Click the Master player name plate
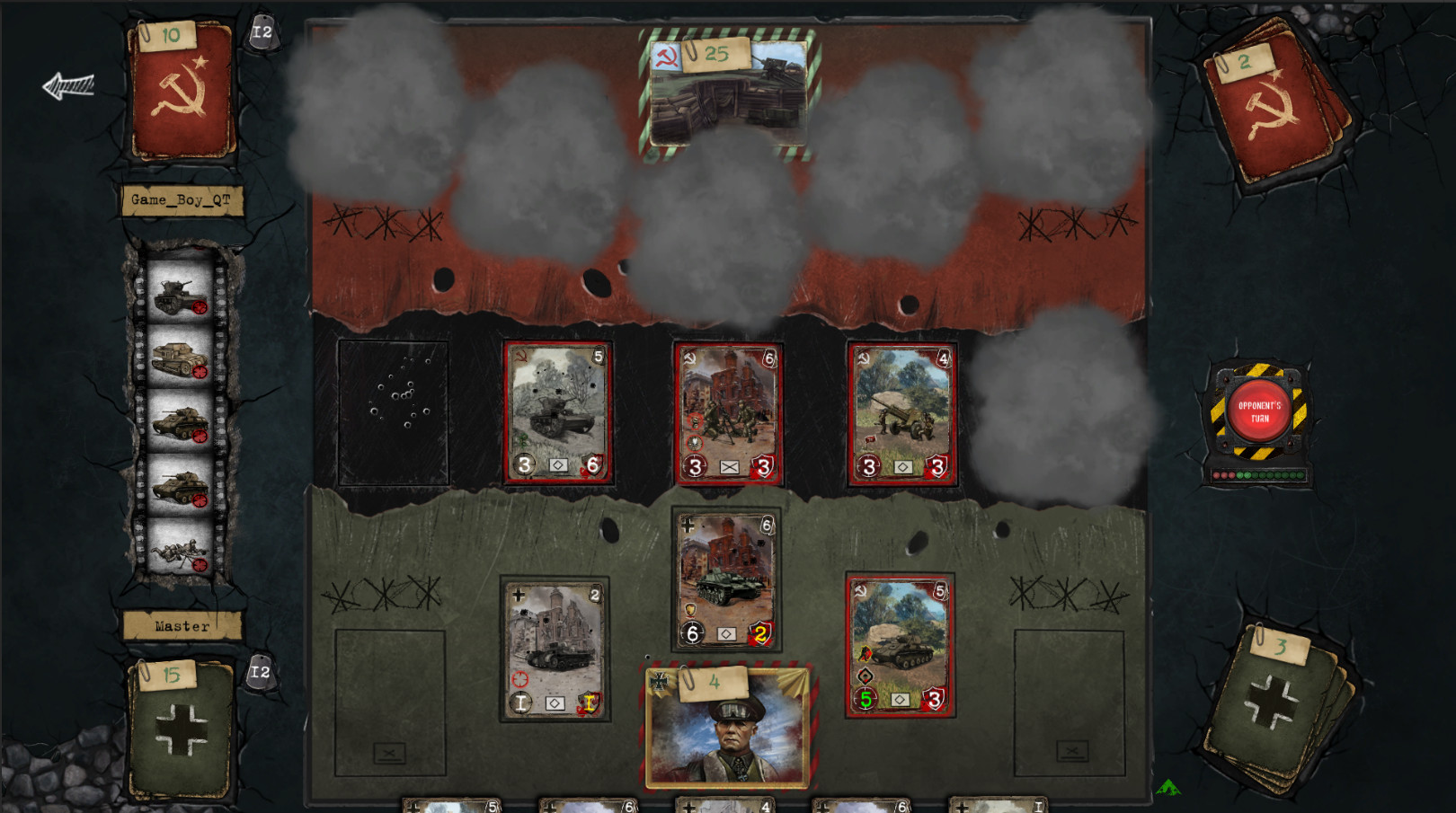1456x813 pixels. point(184,625)
